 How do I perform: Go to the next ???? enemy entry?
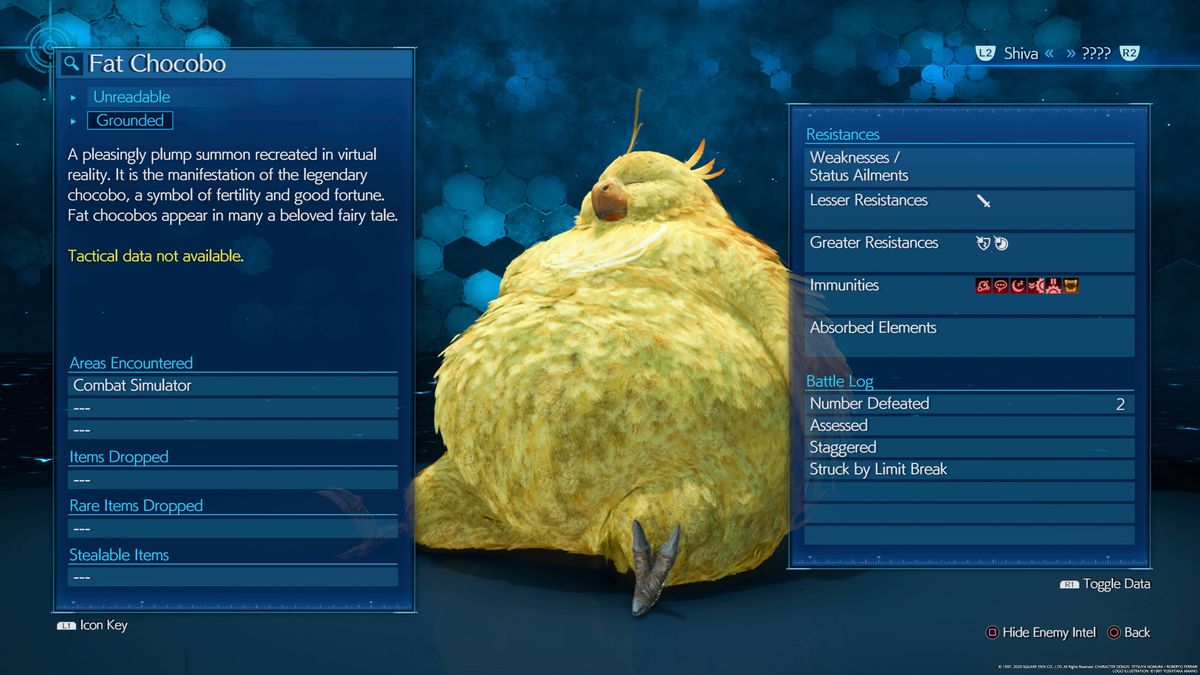(x=1095, y=54)
